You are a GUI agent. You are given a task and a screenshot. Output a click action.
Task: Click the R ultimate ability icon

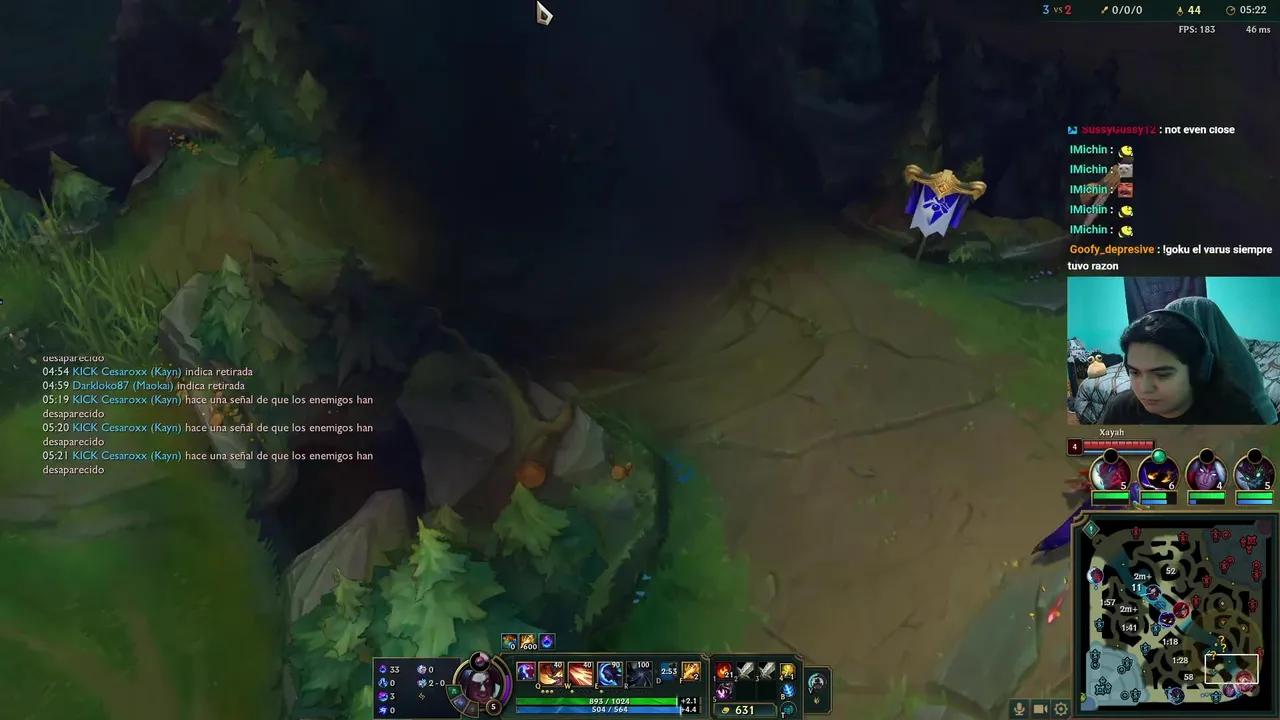point(638,672)
